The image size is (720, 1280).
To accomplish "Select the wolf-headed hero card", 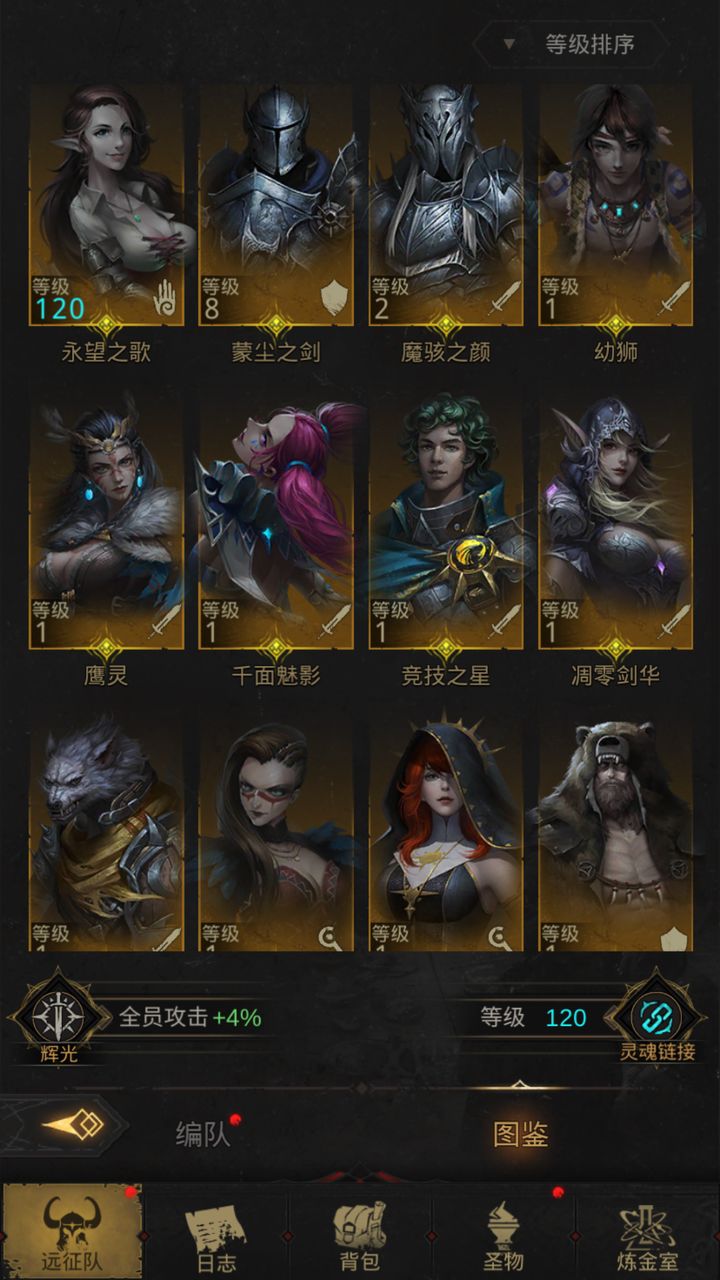I will pos(106,835).
